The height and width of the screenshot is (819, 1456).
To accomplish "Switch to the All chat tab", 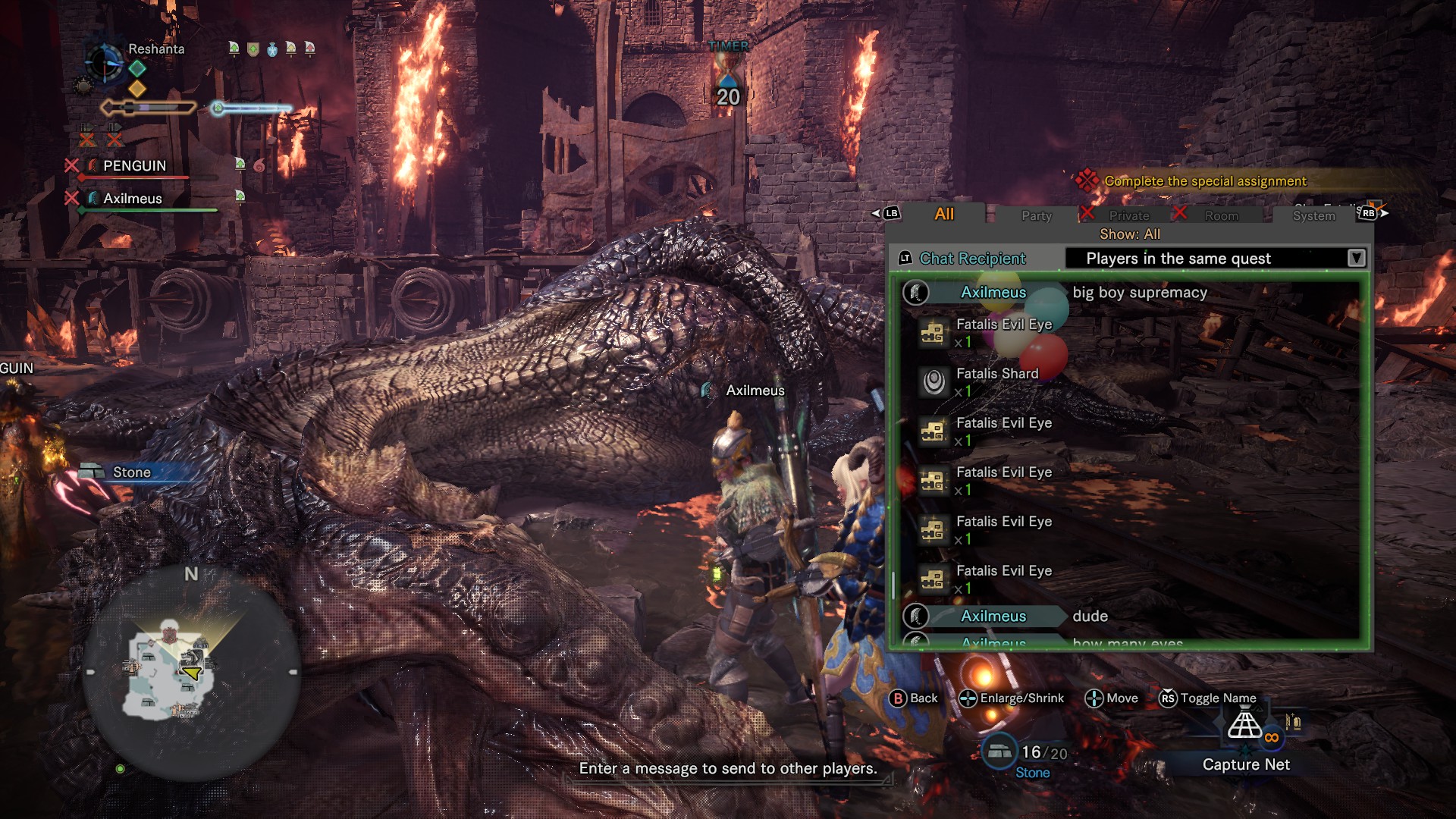I will pyautogui.click(x=943, y=215).
